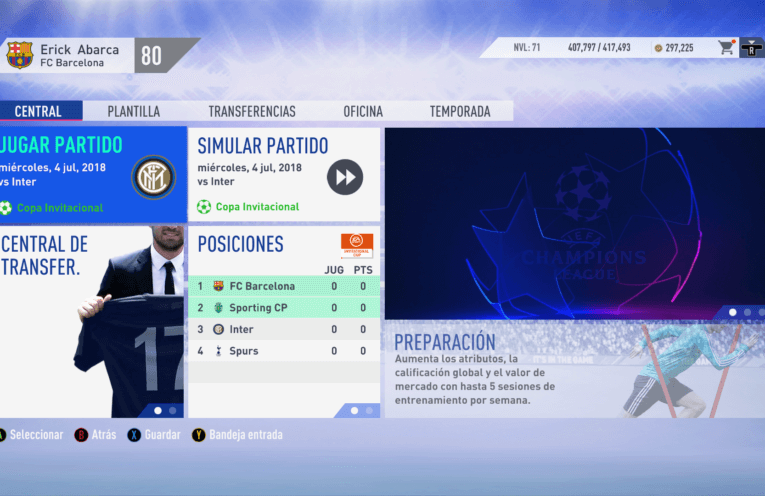
Task: Open the Champions League banner
Action: [573, 223]
